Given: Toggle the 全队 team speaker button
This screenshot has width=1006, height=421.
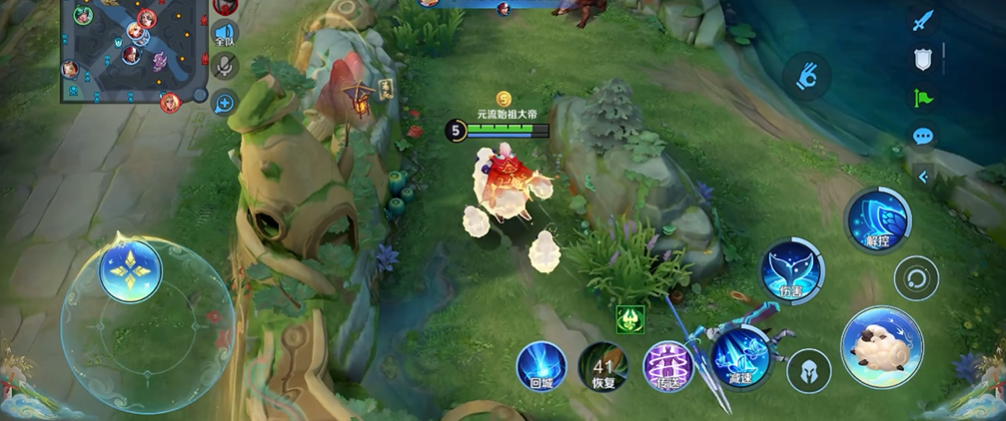Looking at the screenshot, I should tap(224, 34).
